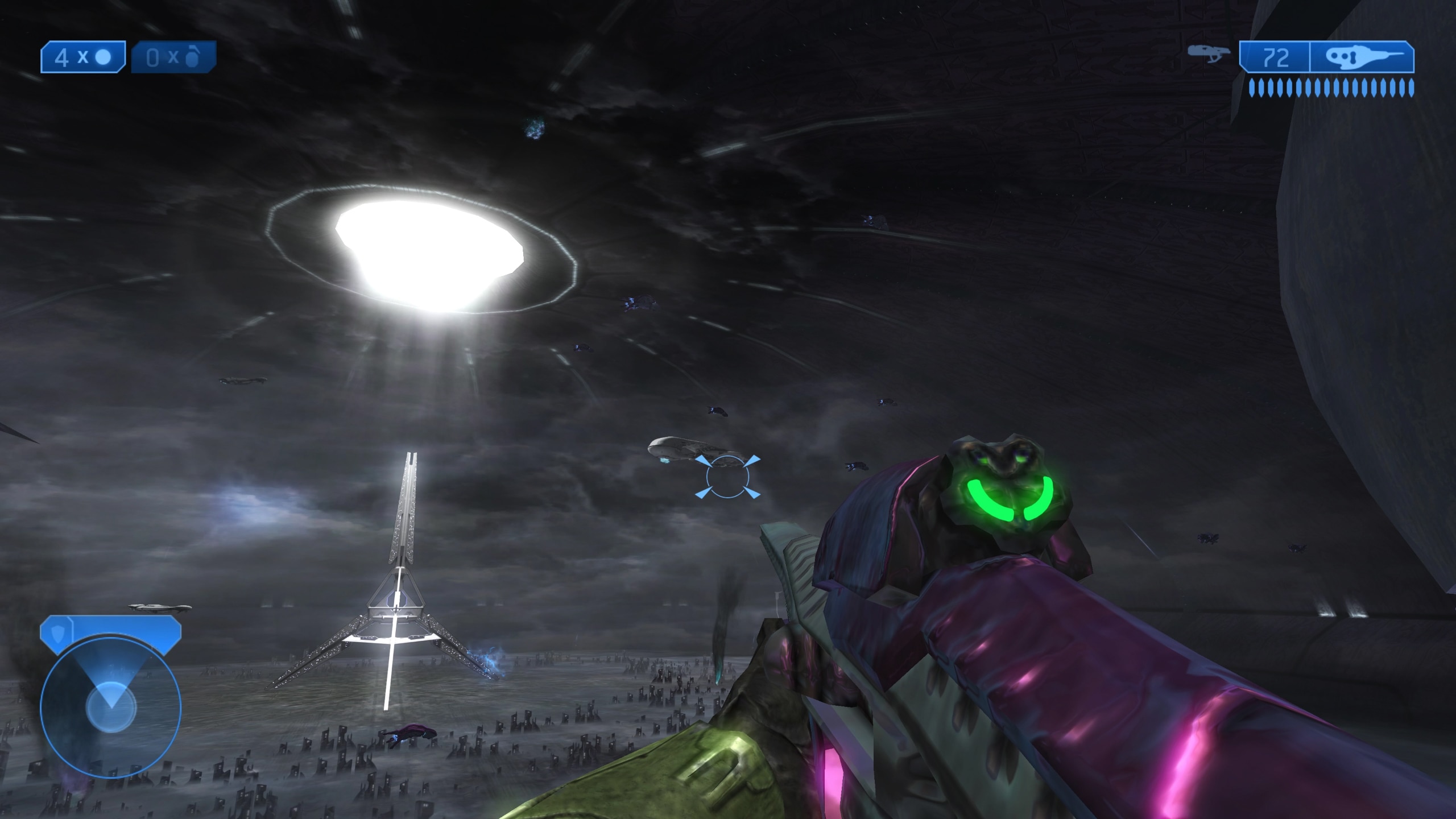Click the circular motion tracker radar
This screenshot has width=1456, height=819.
tap(111, 708)
